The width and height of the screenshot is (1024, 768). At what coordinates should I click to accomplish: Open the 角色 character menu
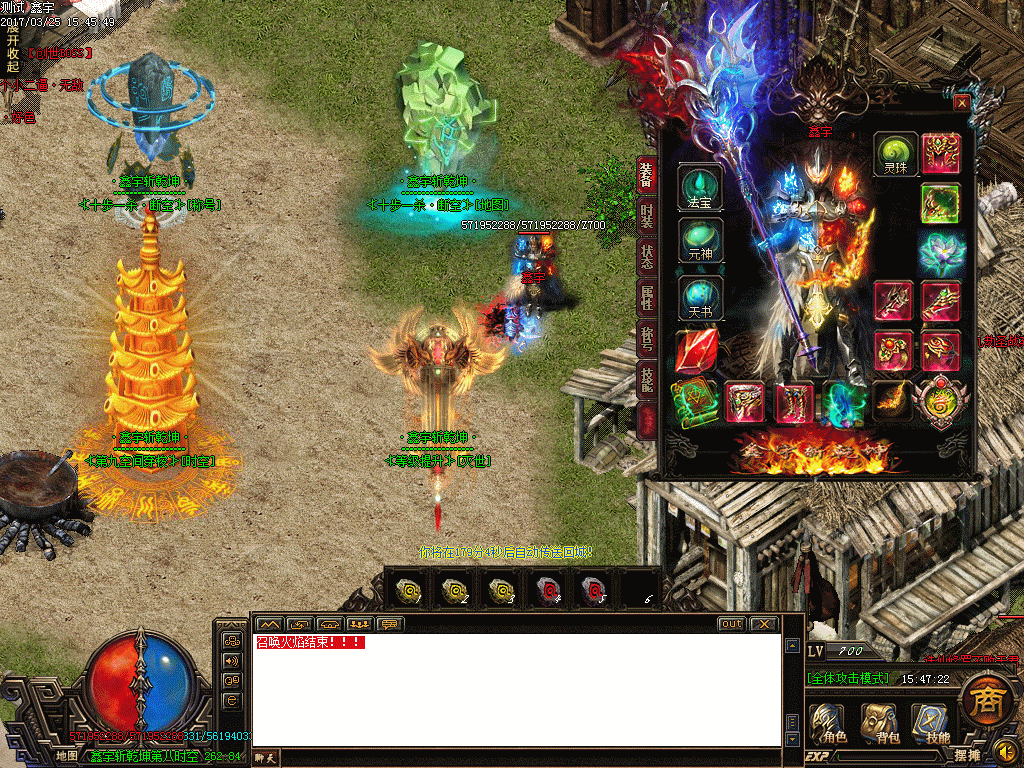point(829,722)
